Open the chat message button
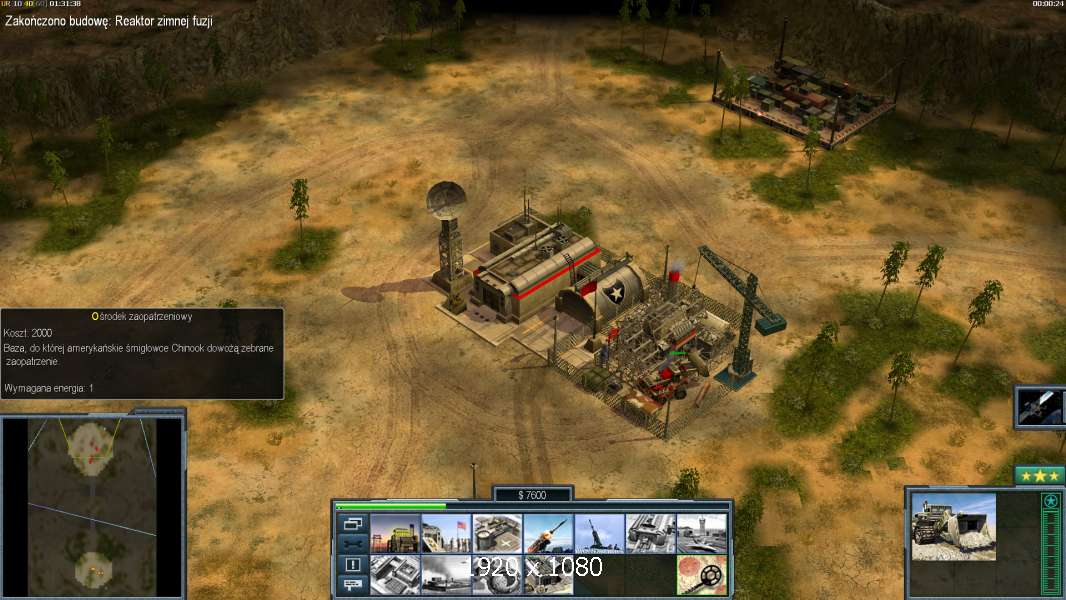The width and height of the screenshot is (1066, 600). pyautogui.click(x=352, y=585)
